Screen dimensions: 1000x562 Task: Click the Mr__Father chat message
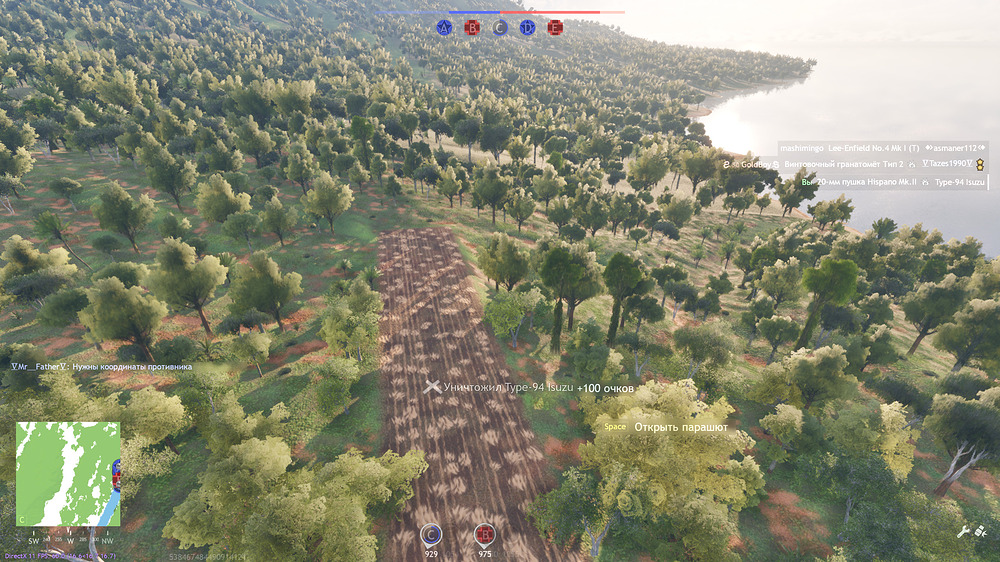coord(100,367)
